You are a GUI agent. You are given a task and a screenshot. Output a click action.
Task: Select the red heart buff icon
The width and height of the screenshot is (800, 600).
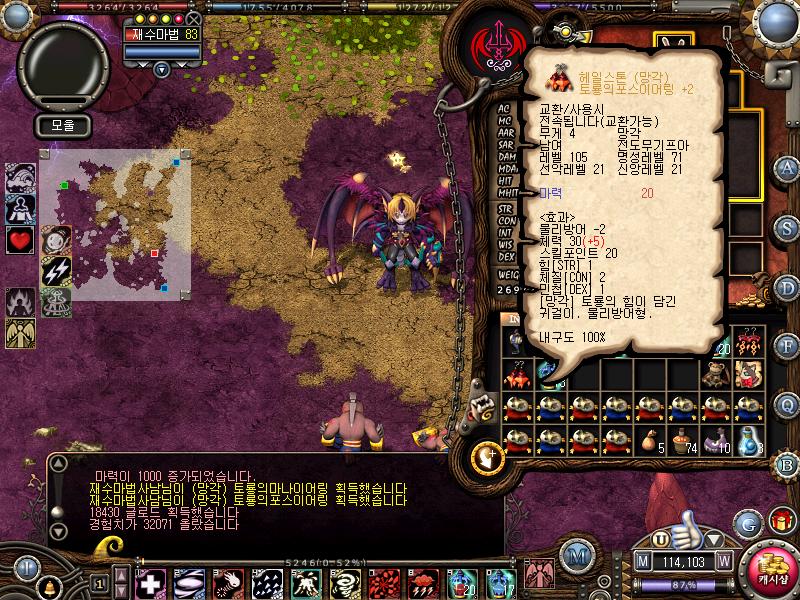[x=20, y=240]
